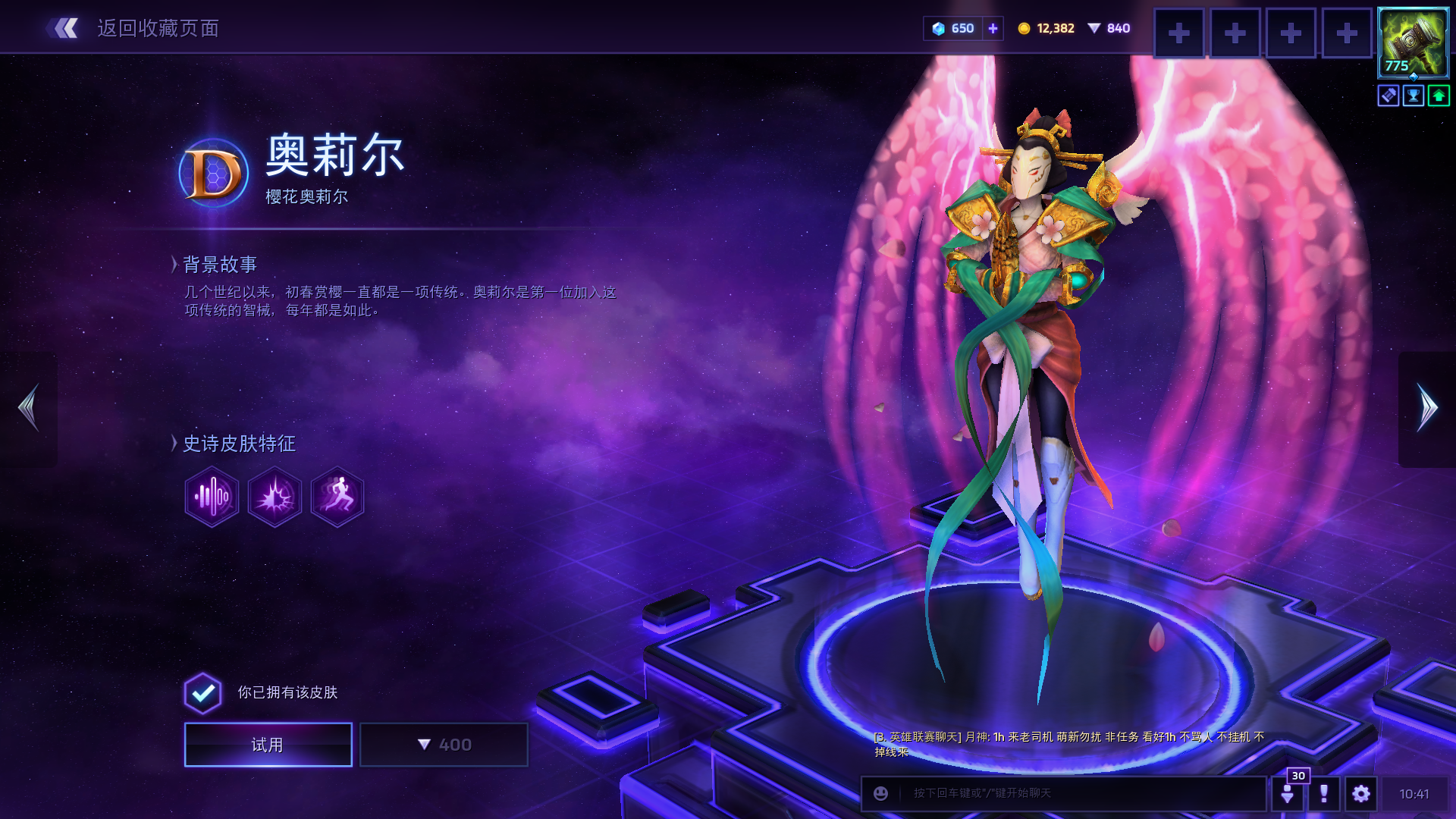Open the emoji picker in chat
The image size is (1456, 819).
pos(880,793)
